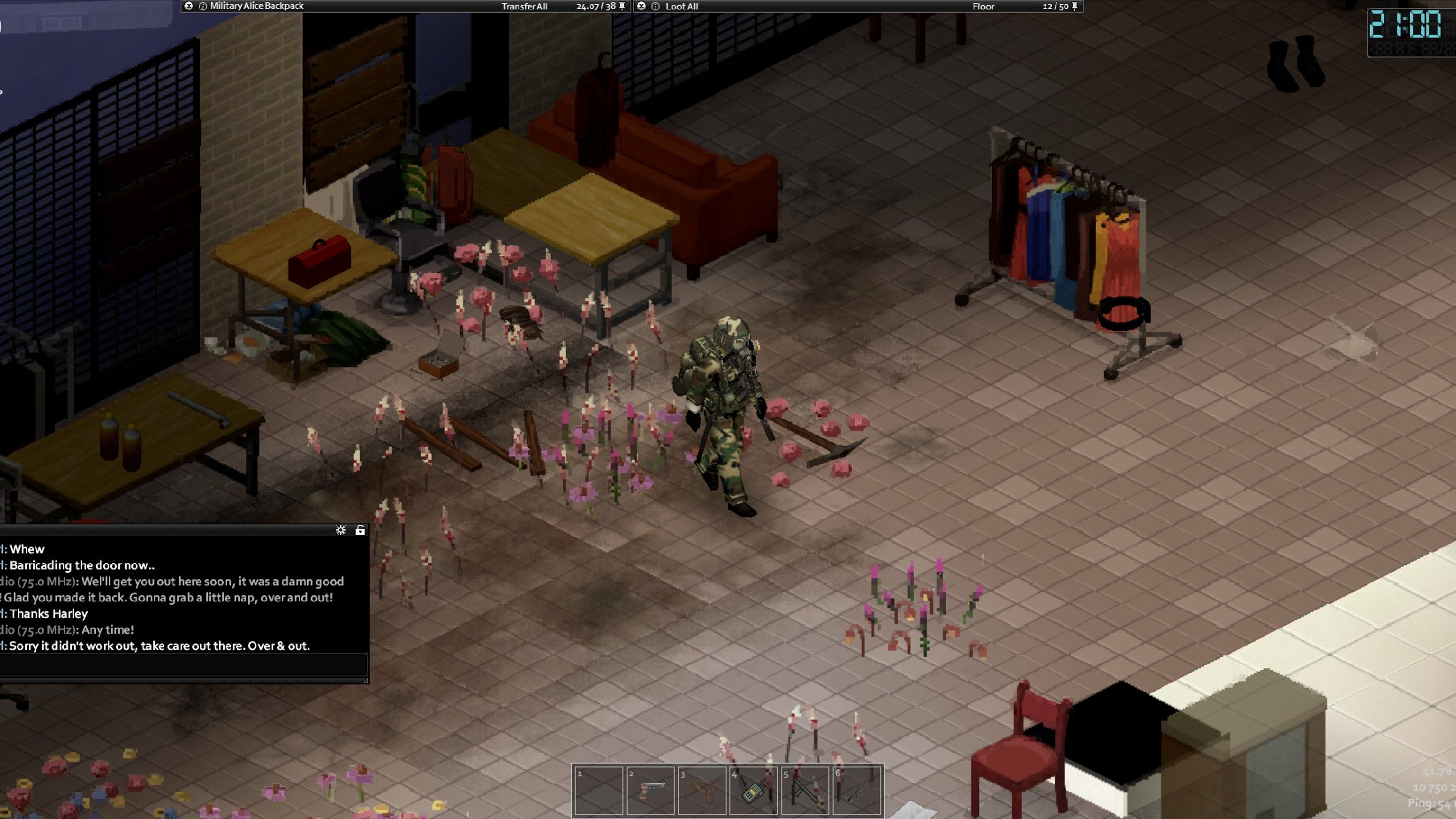Open the info icon beside Loot All
The height and width of the screenshot is (819, 1456).
(655, 6)
